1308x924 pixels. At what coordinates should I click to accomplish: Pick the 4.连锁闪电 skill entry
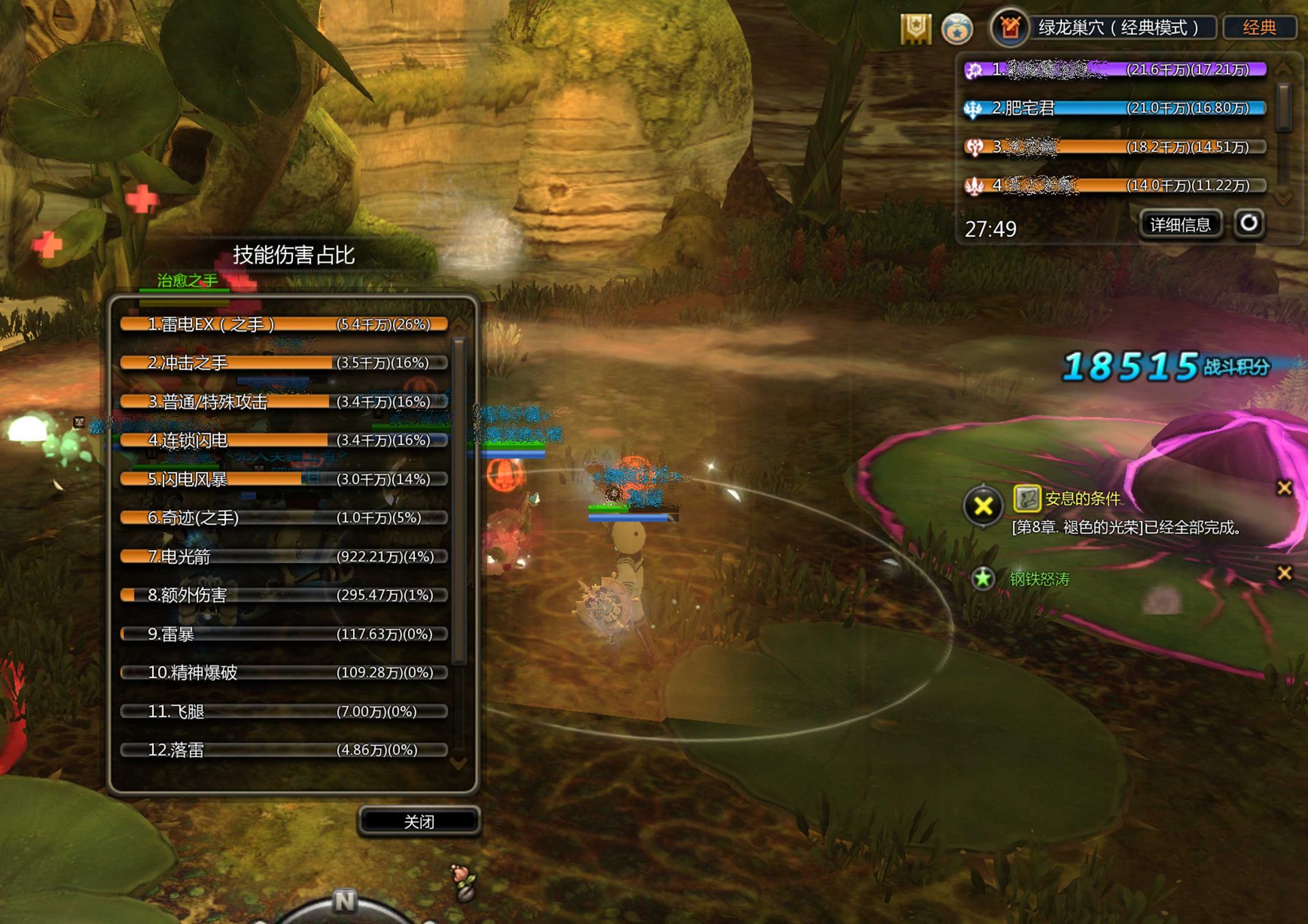coord(283,441)
